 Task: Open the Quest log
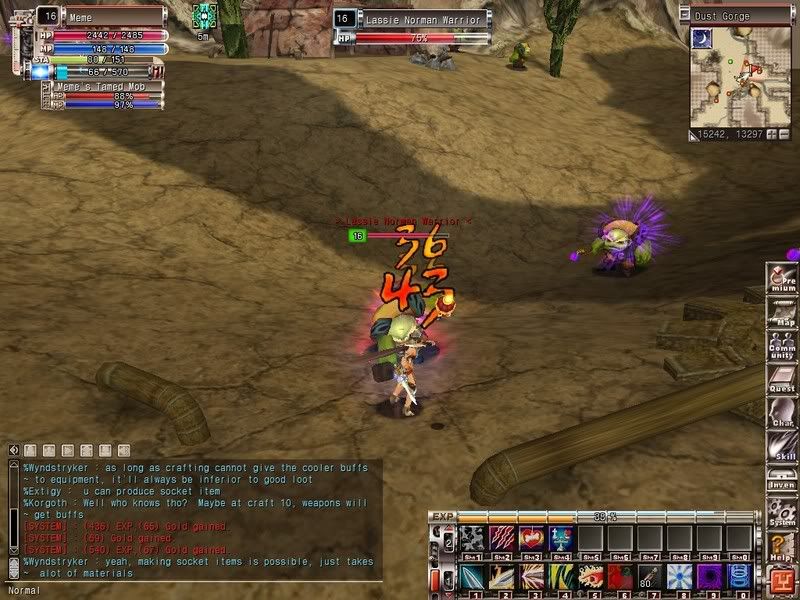pos(782,380)
